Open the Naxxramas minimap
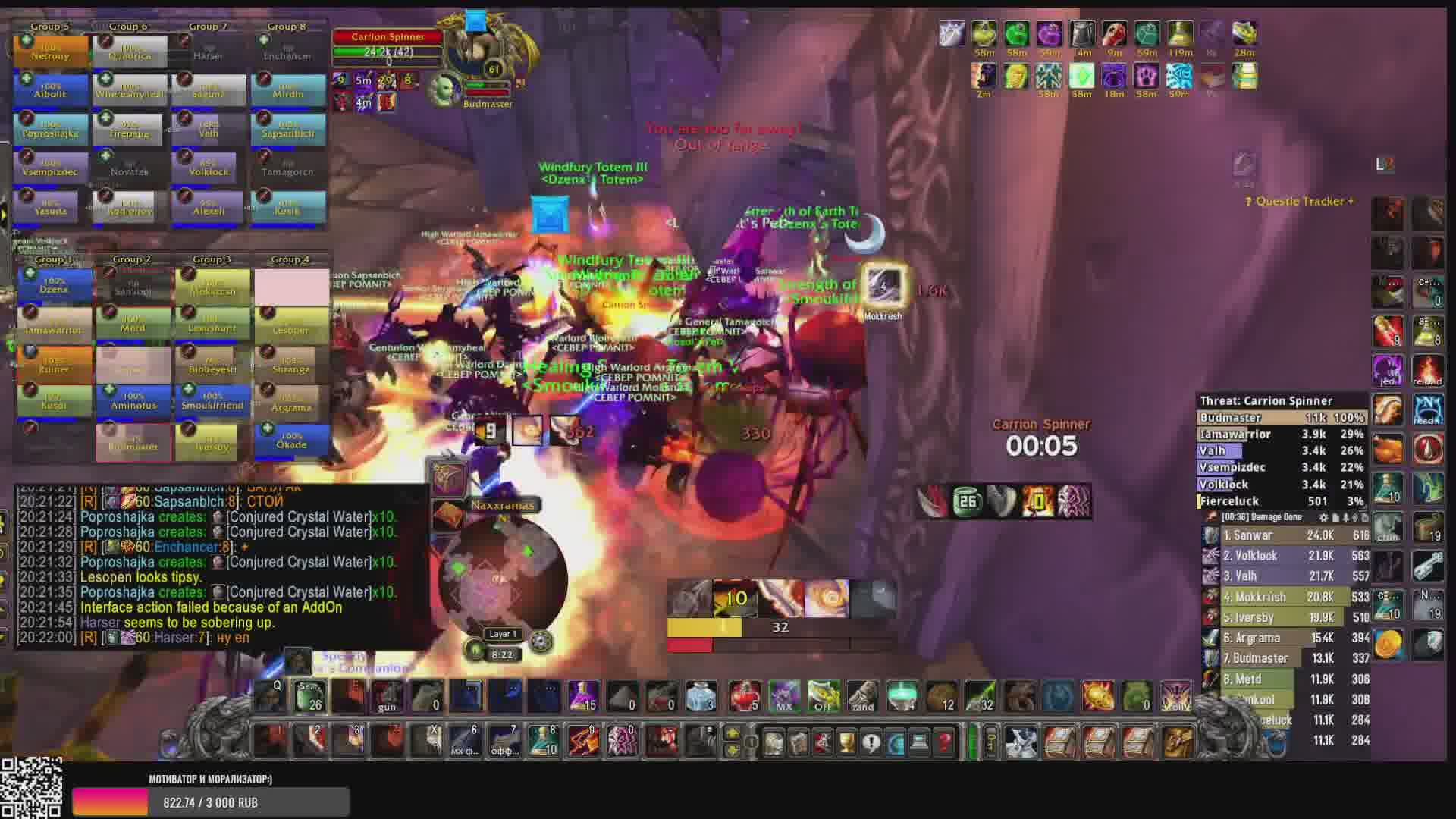Viewport: 1456px width, 819px height. [502, 580]
